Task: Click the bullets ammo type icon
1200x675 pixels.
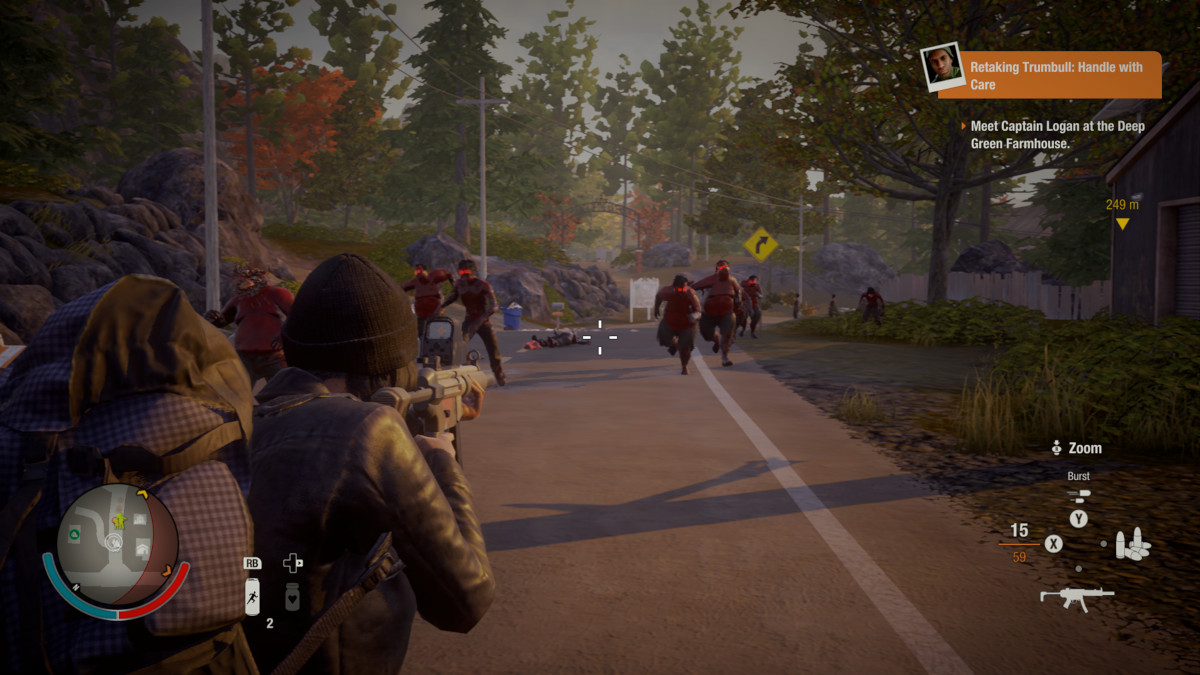Action: (1132, 546)
